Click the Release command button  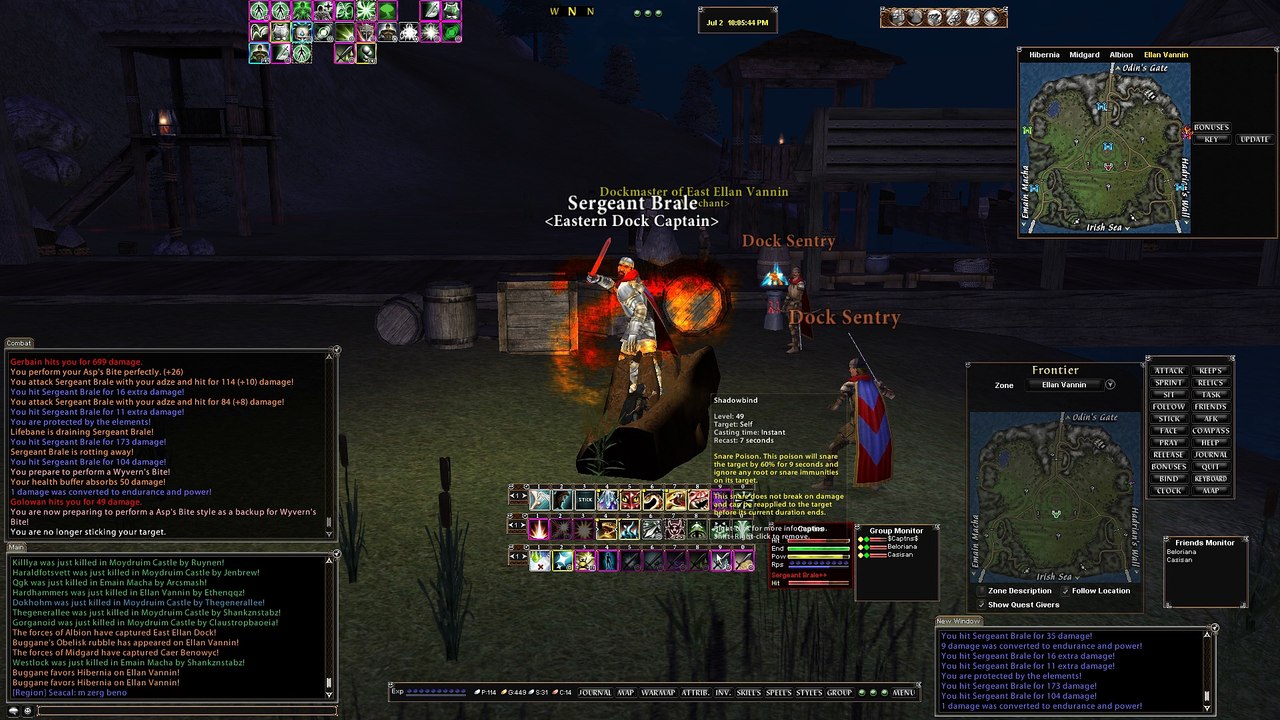point(1168,455)
